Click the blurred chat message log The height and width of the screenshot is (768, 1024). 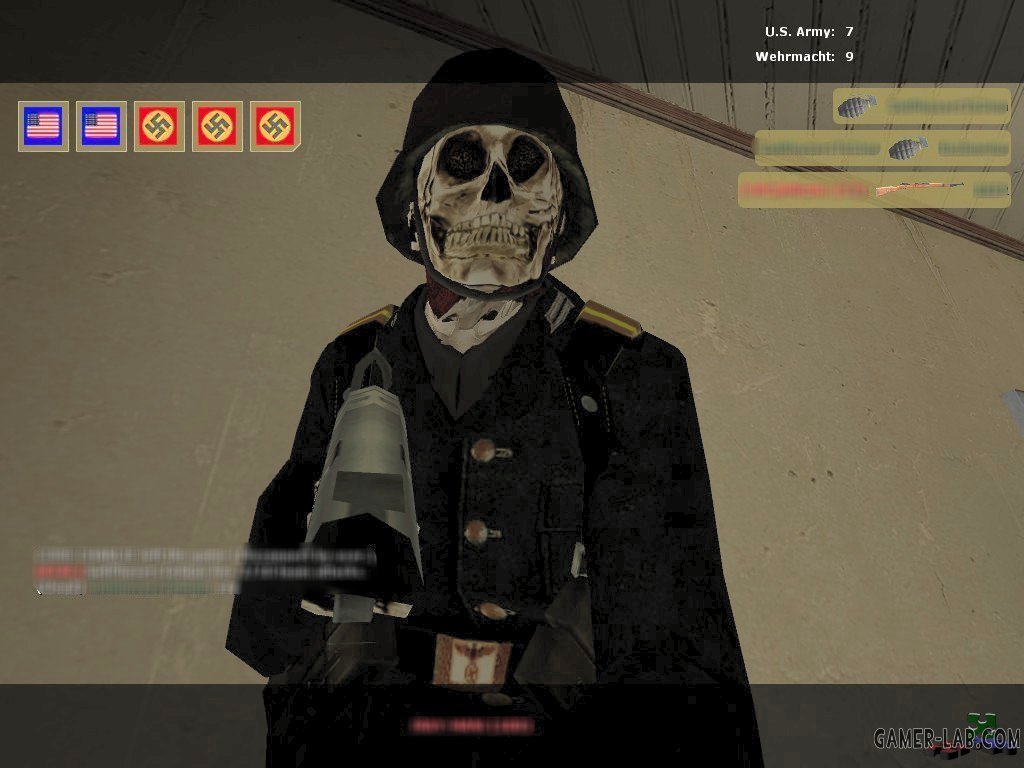[205, 571]
